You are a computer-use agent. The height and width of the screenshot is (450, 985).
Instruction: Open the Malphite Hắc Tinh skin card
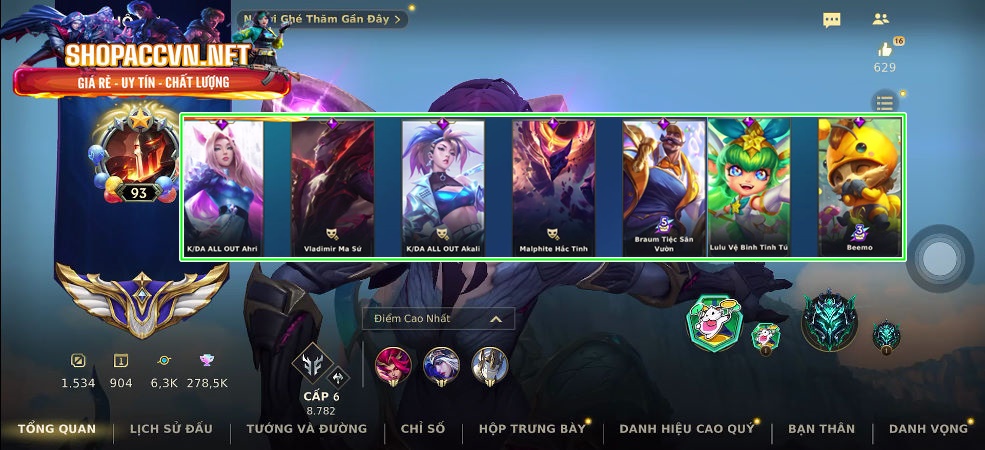(553, 187)
